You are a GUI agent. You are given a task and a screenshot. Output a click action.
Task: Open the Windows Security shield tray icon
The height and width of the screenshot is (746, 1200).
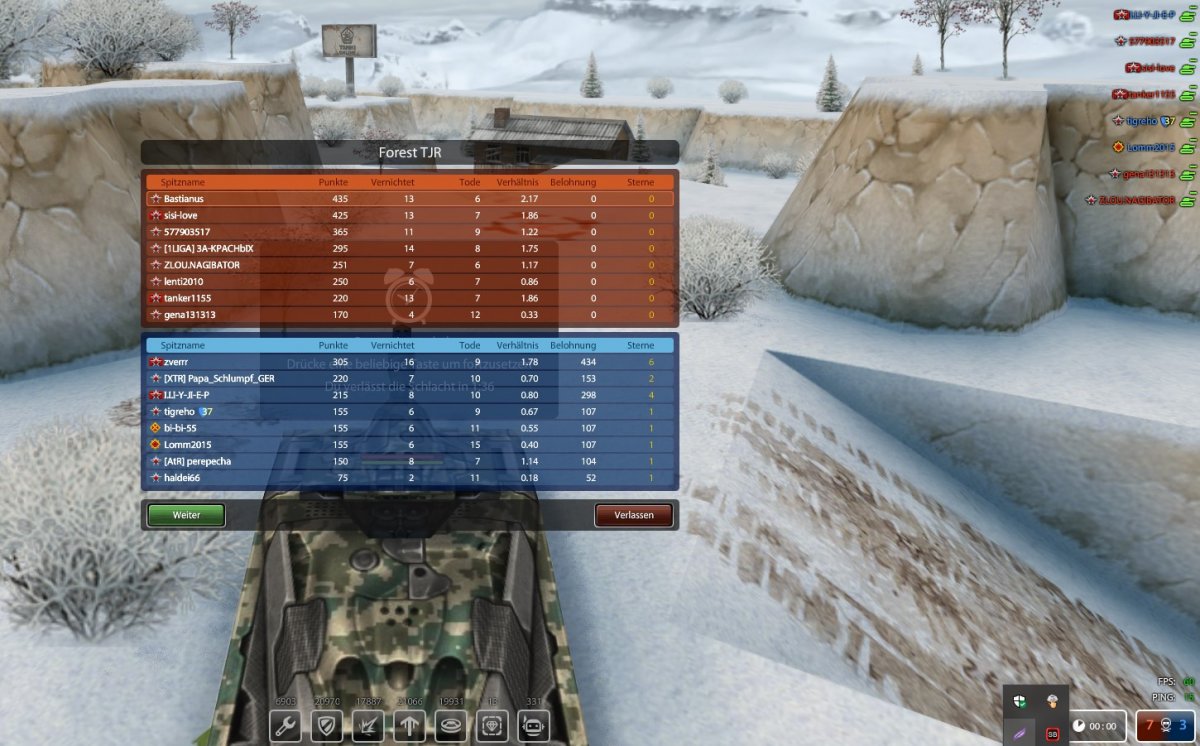tap(1021, 701)
